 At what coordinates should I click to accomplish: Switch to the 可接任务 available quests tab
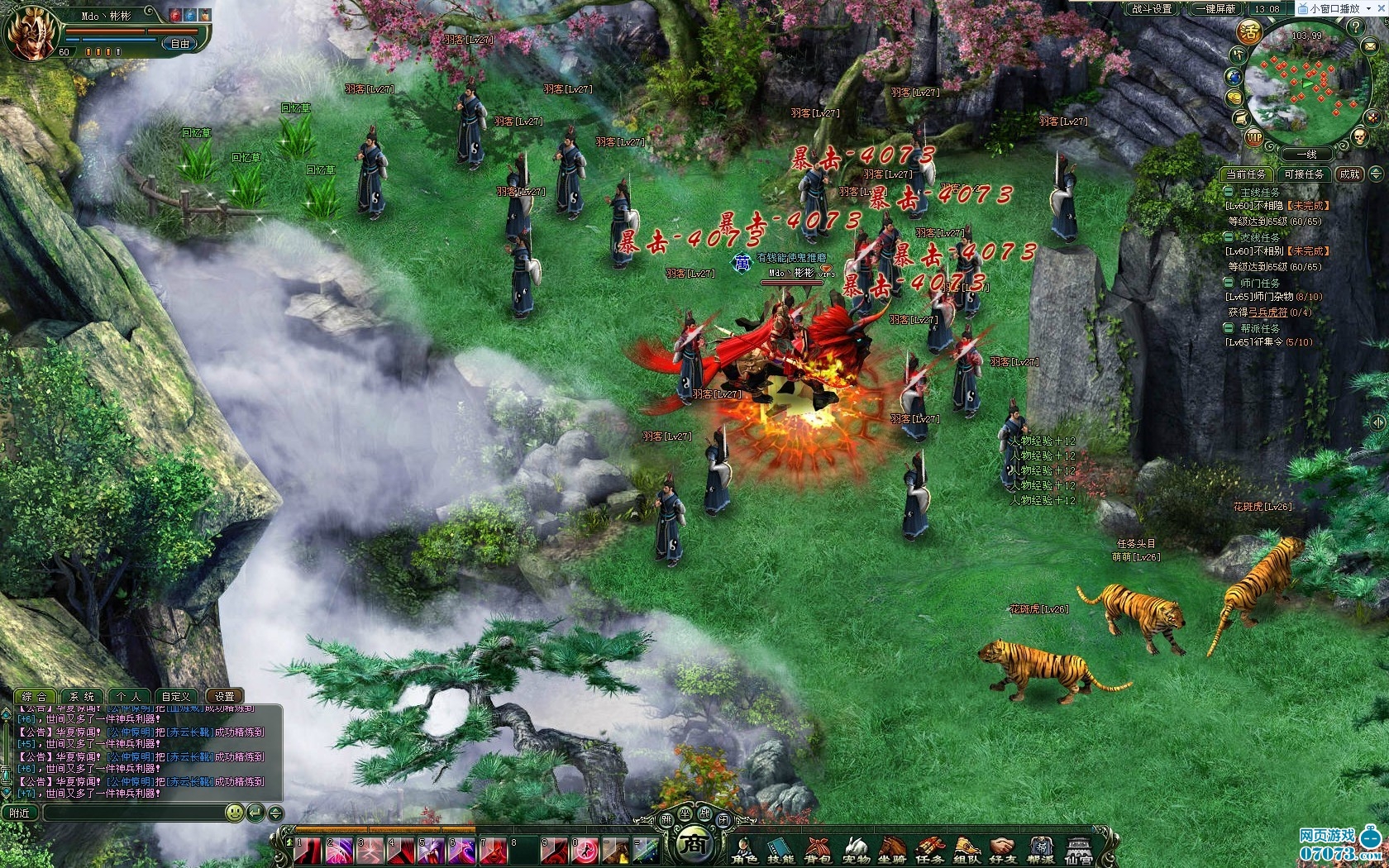coord(1304,174)
